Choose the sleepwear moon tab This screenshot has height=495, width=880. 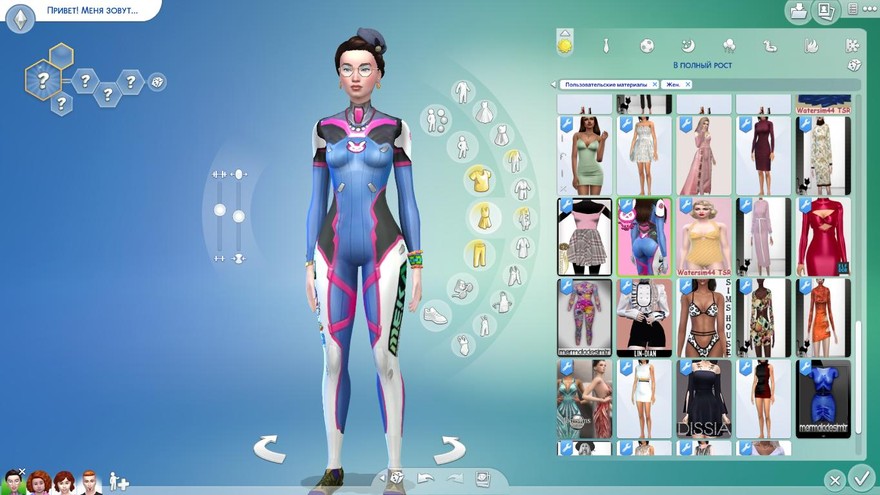click(688, 45)
